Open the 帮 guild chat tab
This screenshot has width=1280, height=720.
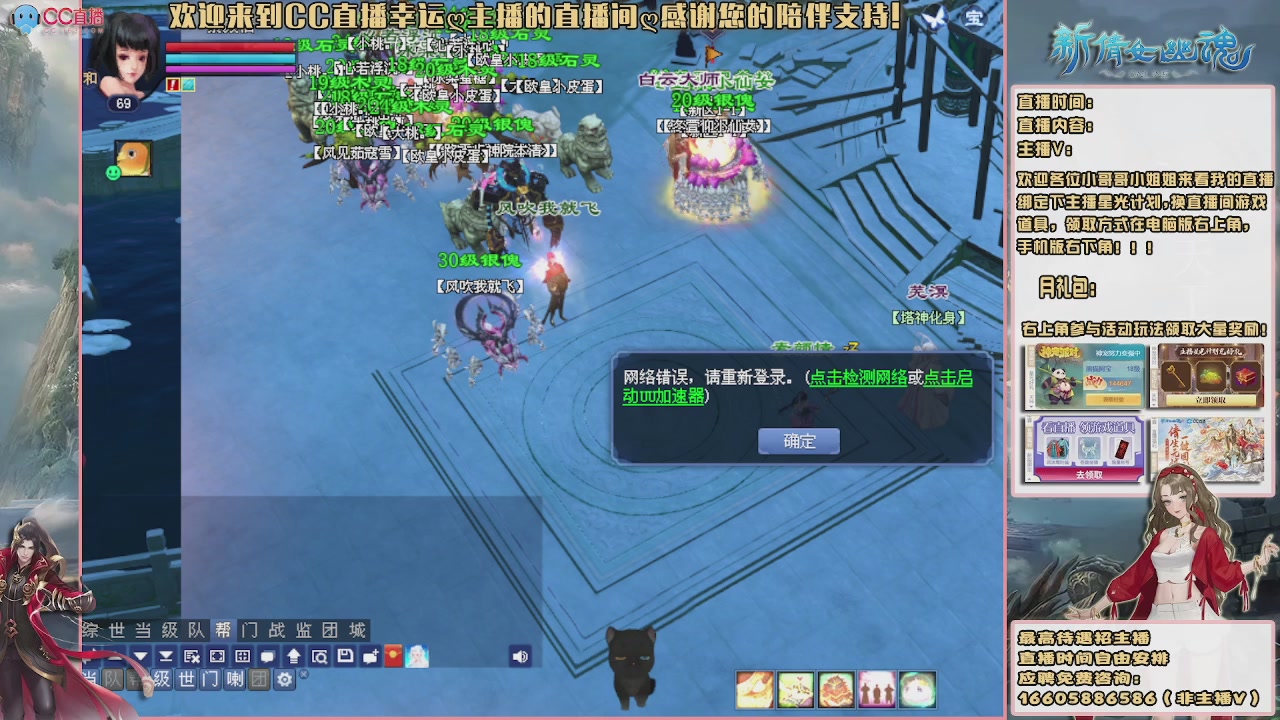[225, 631]
